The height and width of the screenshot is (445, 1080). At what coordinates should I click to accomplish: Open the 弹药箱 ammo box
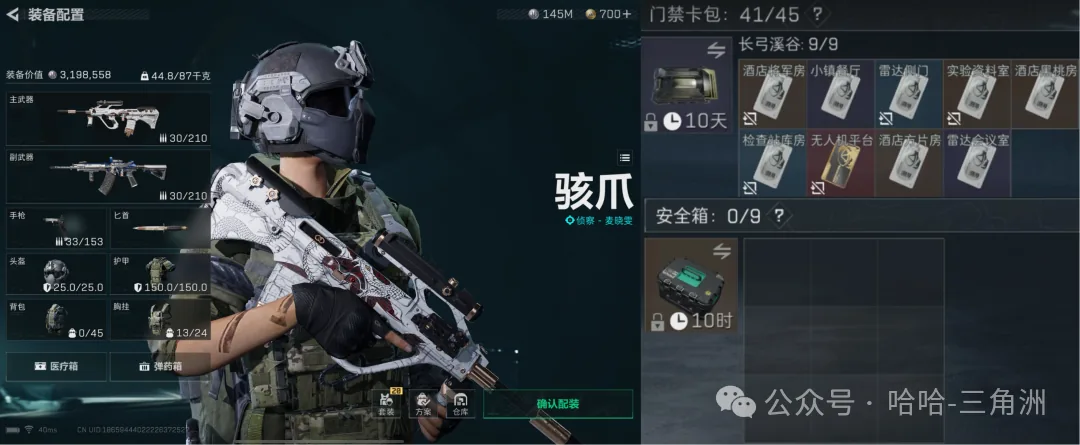(160, 366)
